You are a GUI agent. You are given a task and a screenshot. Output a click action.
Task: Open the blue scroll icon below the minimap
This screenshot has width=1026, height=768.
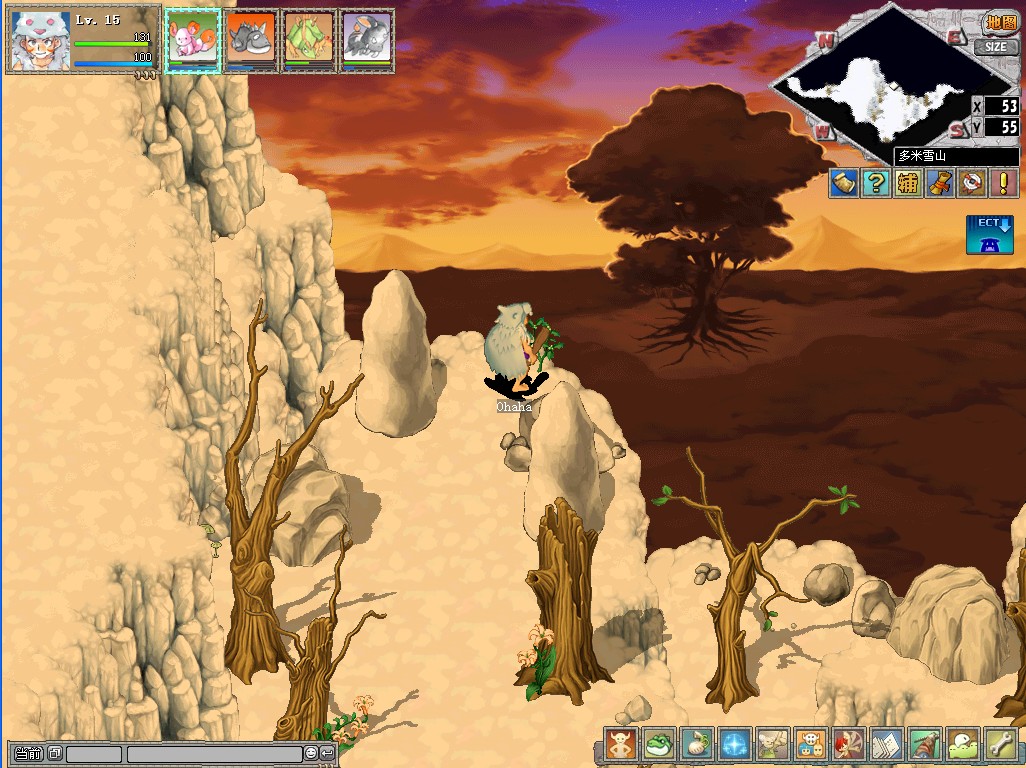844,183
